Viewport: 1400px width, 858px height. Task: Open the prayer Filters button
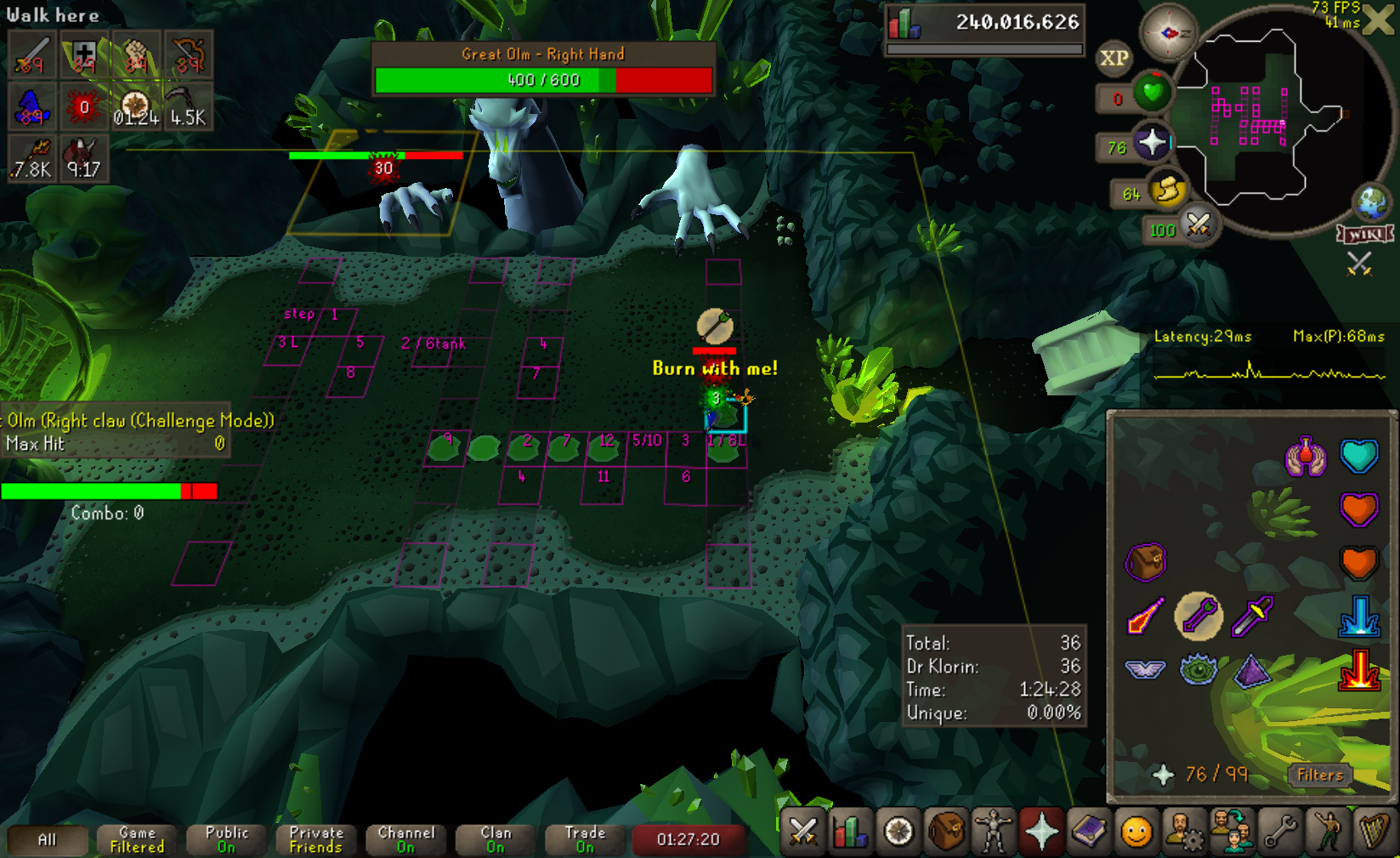pyautogui.click(x=1319, y=775)
